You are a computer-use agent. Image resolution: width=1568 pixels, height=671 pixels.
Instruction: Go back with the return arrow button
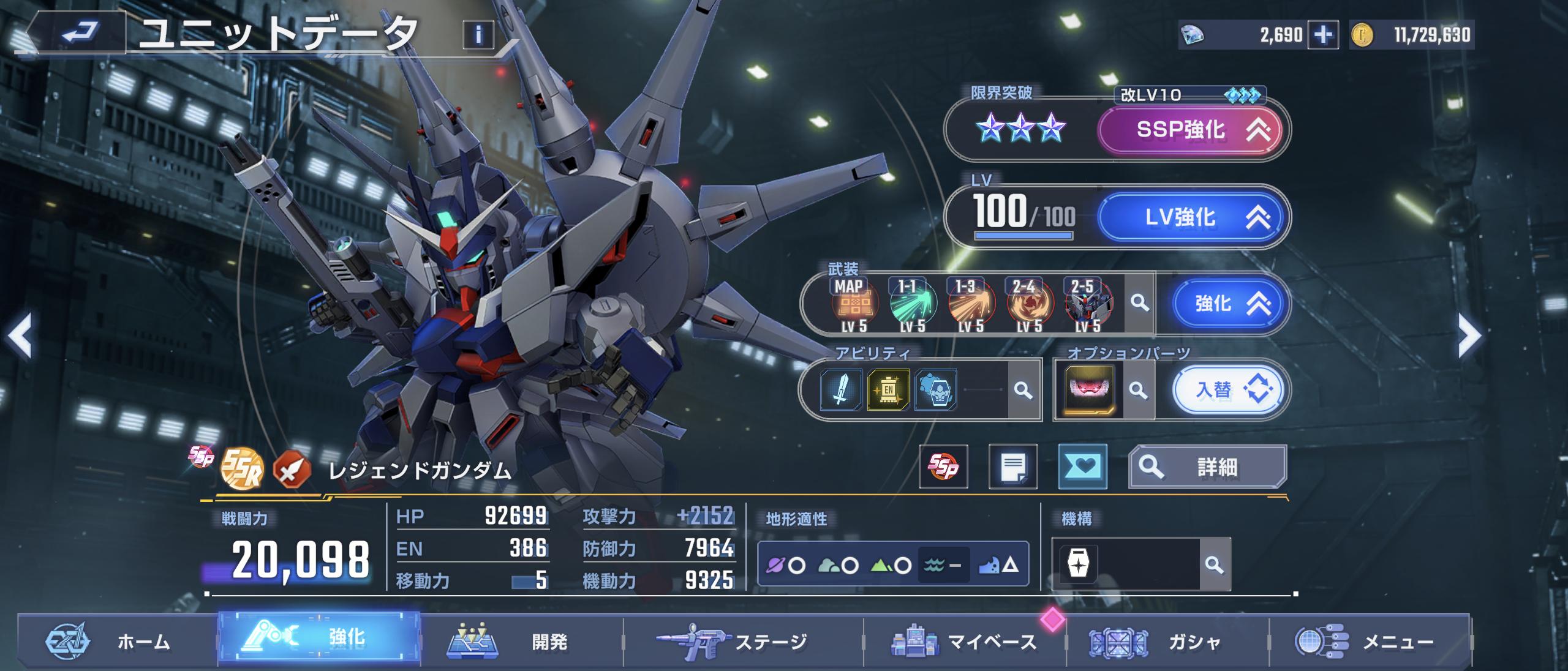click(78, 32)
